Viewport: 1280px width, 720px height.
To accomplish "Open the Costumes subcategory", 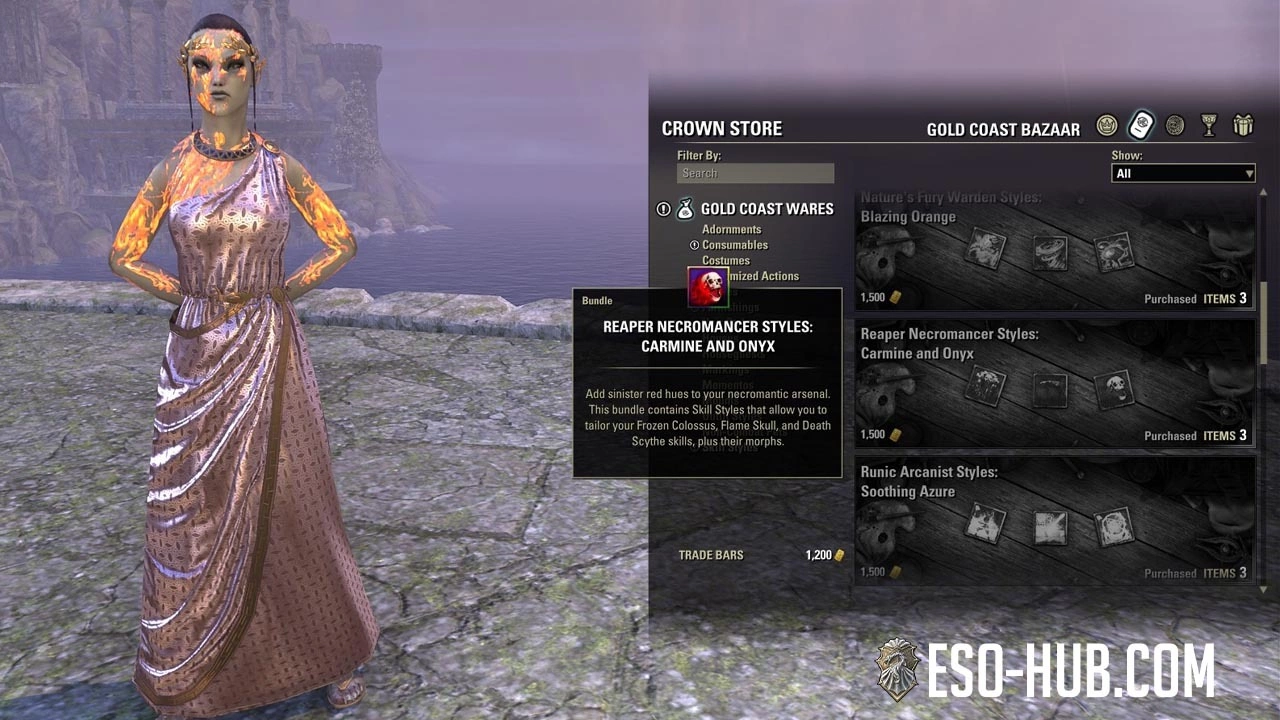I will click(x=726, y=260).
